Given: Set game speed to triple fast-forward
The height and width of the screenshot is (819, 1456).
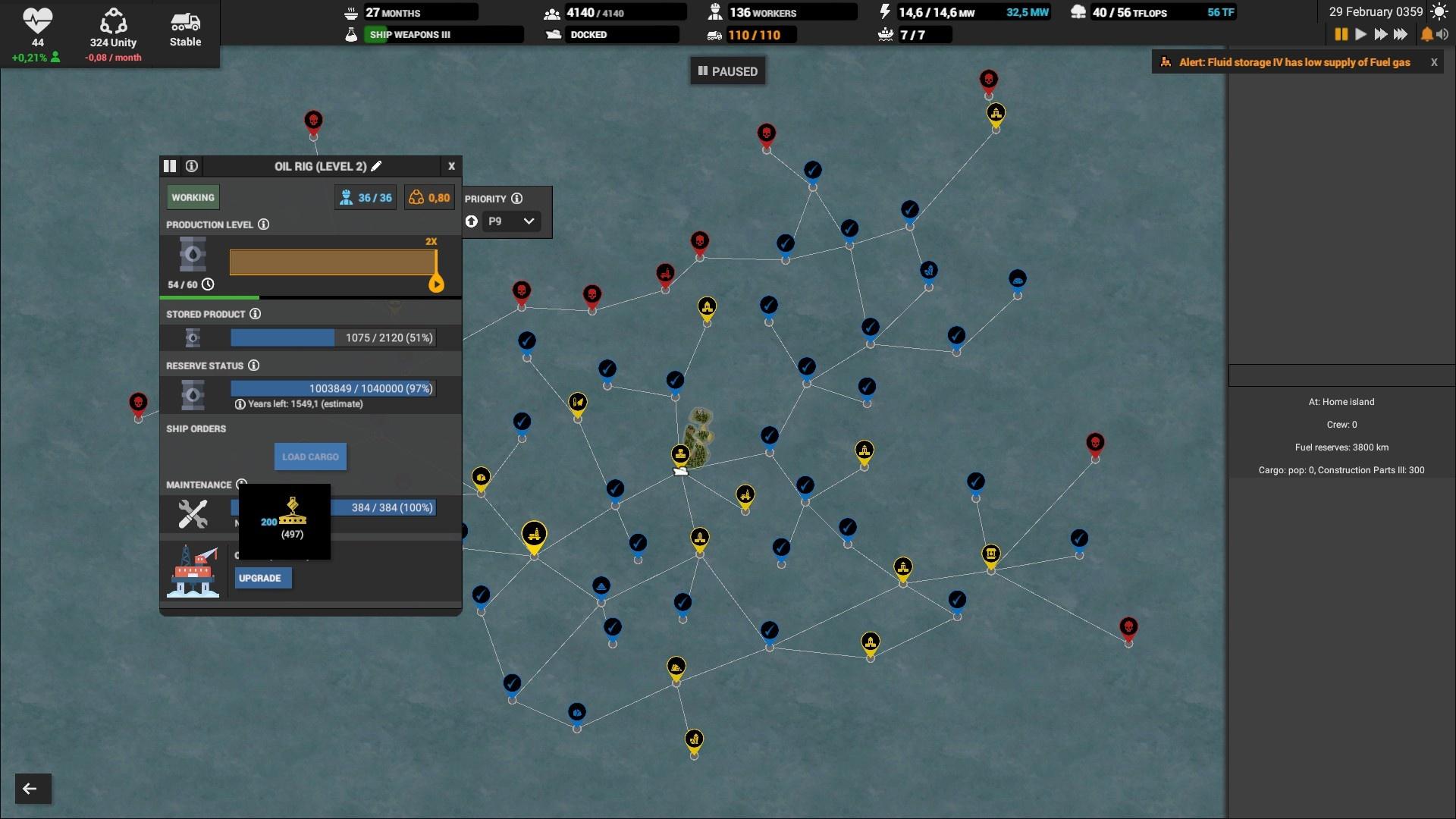Looking at the screenshot, I should pos(1401,34).
